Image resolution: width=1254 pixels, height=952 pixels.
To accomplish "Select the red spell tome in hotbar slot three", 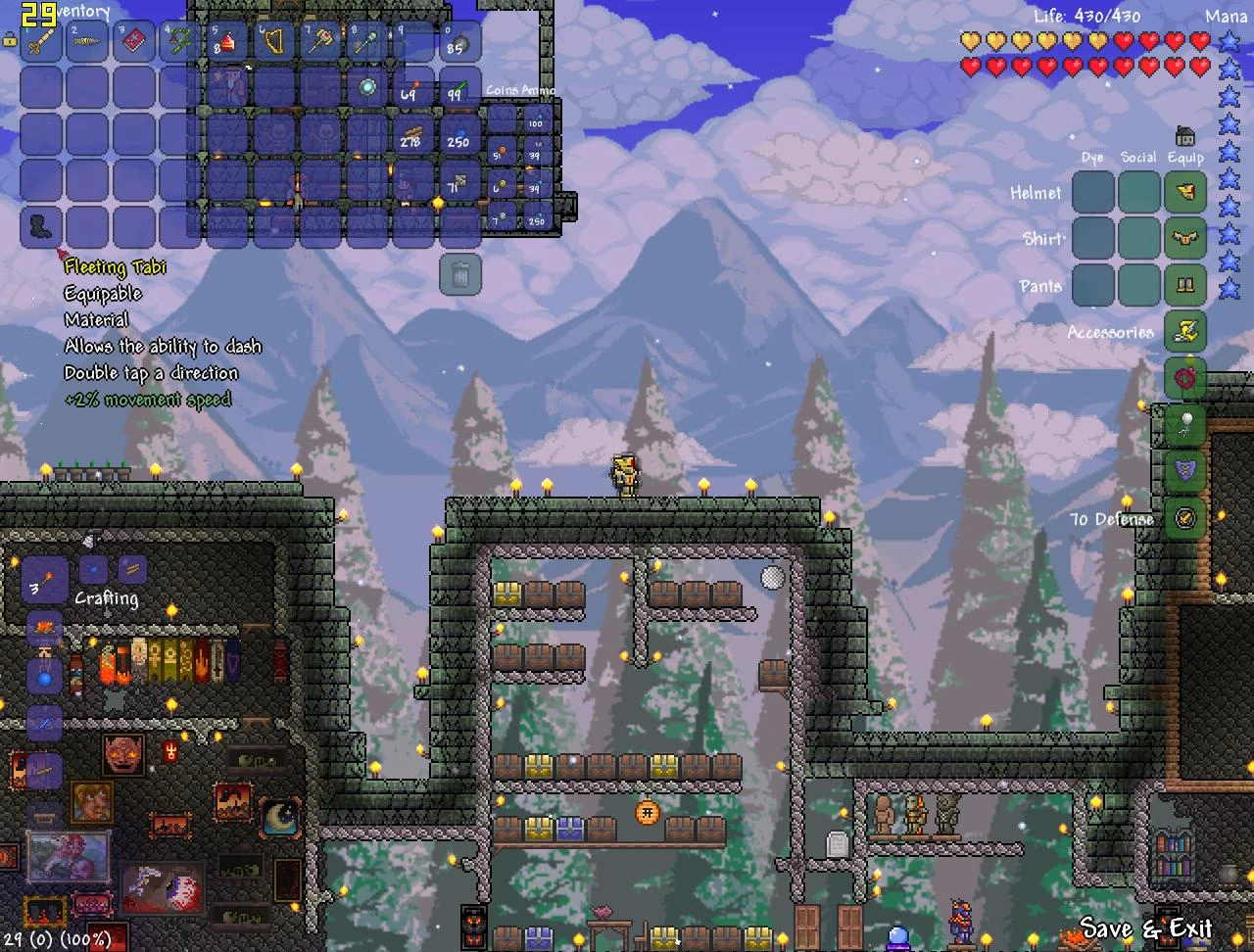I will 134,41.
